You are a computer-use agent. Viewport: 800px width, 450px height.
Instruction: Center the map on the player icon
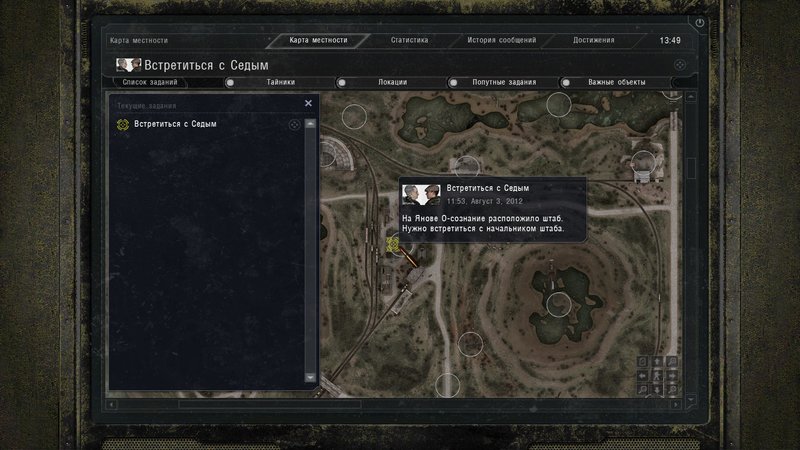point(657,375)
